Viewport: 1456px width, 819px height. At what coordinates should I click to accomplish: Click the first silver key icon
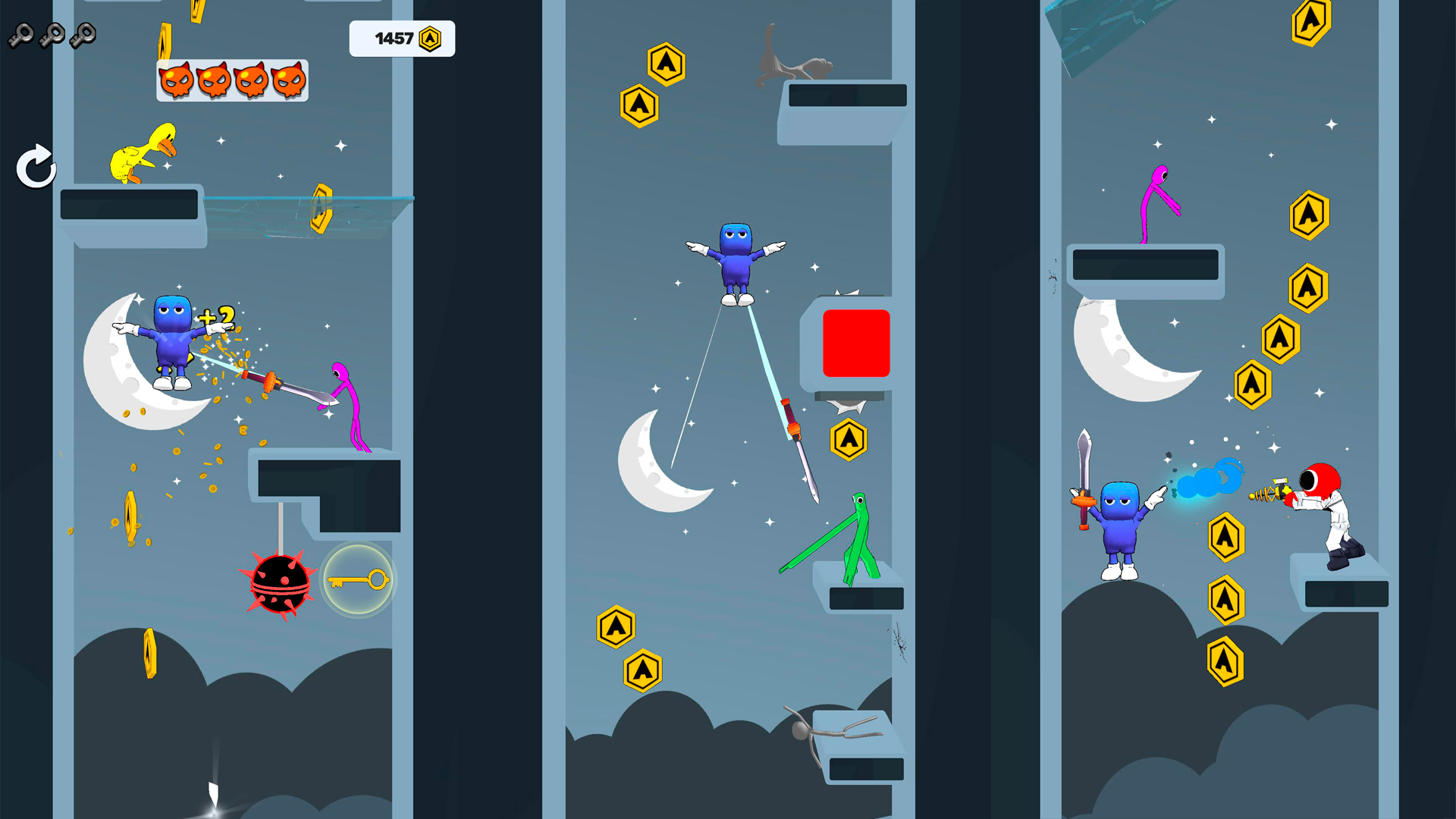(21, 34)
